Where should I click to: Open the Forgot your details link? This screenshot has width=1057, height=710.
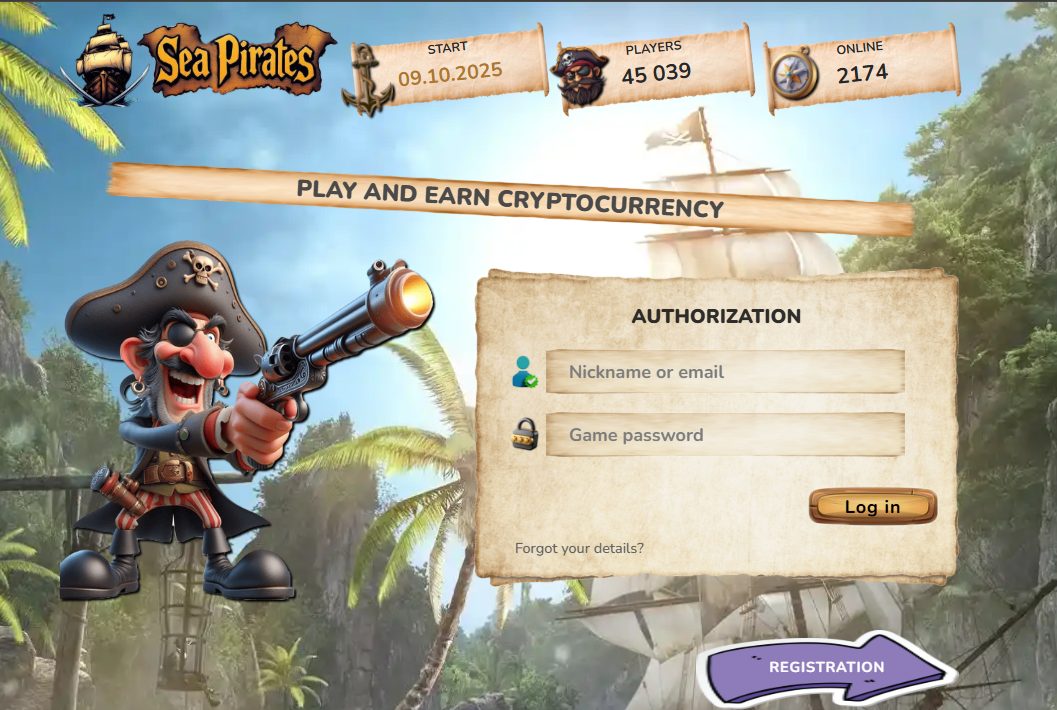click(579, 548)
